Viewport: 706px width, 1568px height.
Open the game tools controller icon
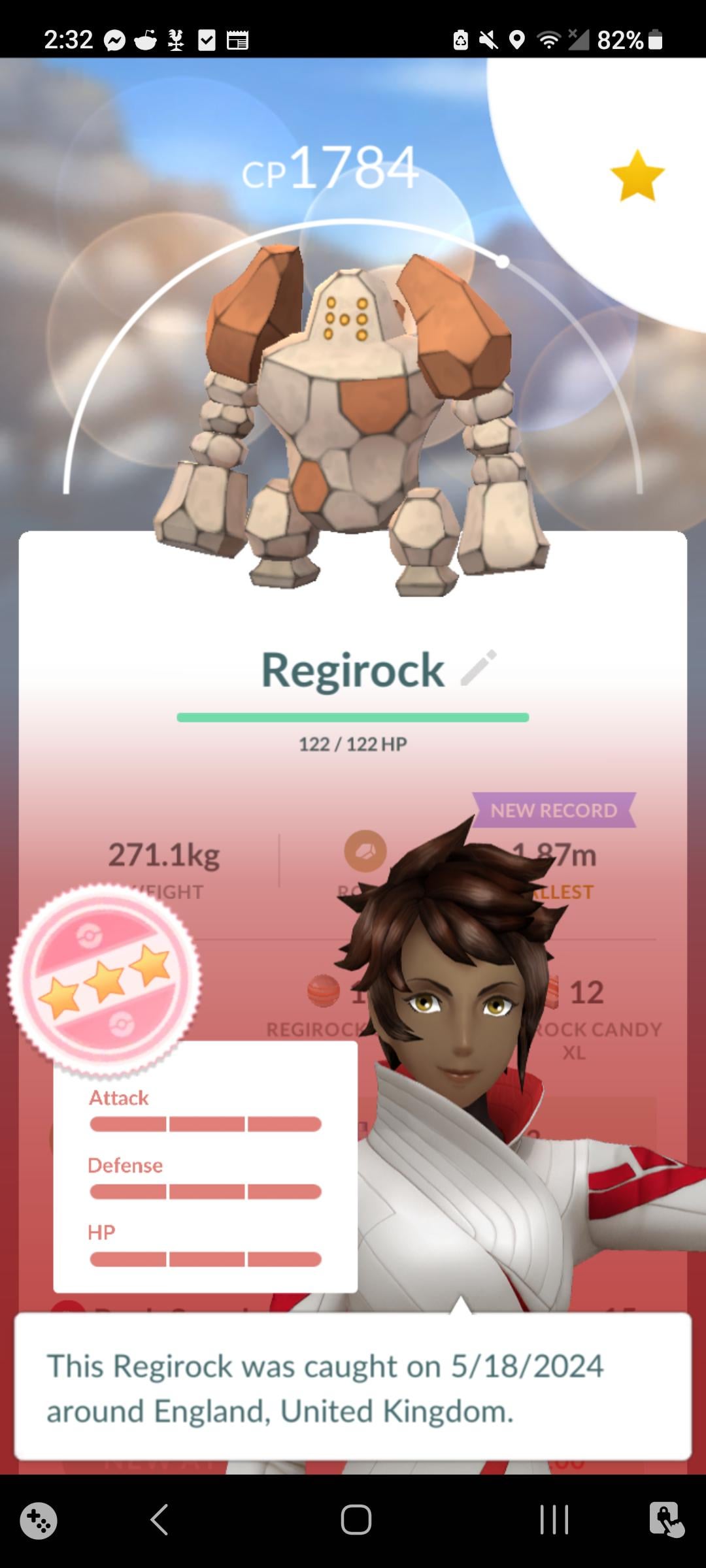(39, 1520)
